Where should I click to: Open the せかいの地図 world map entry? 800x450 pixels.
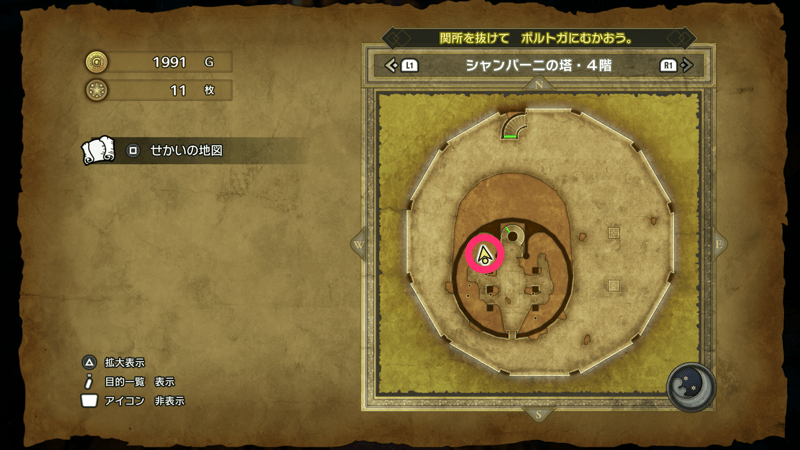185,151
